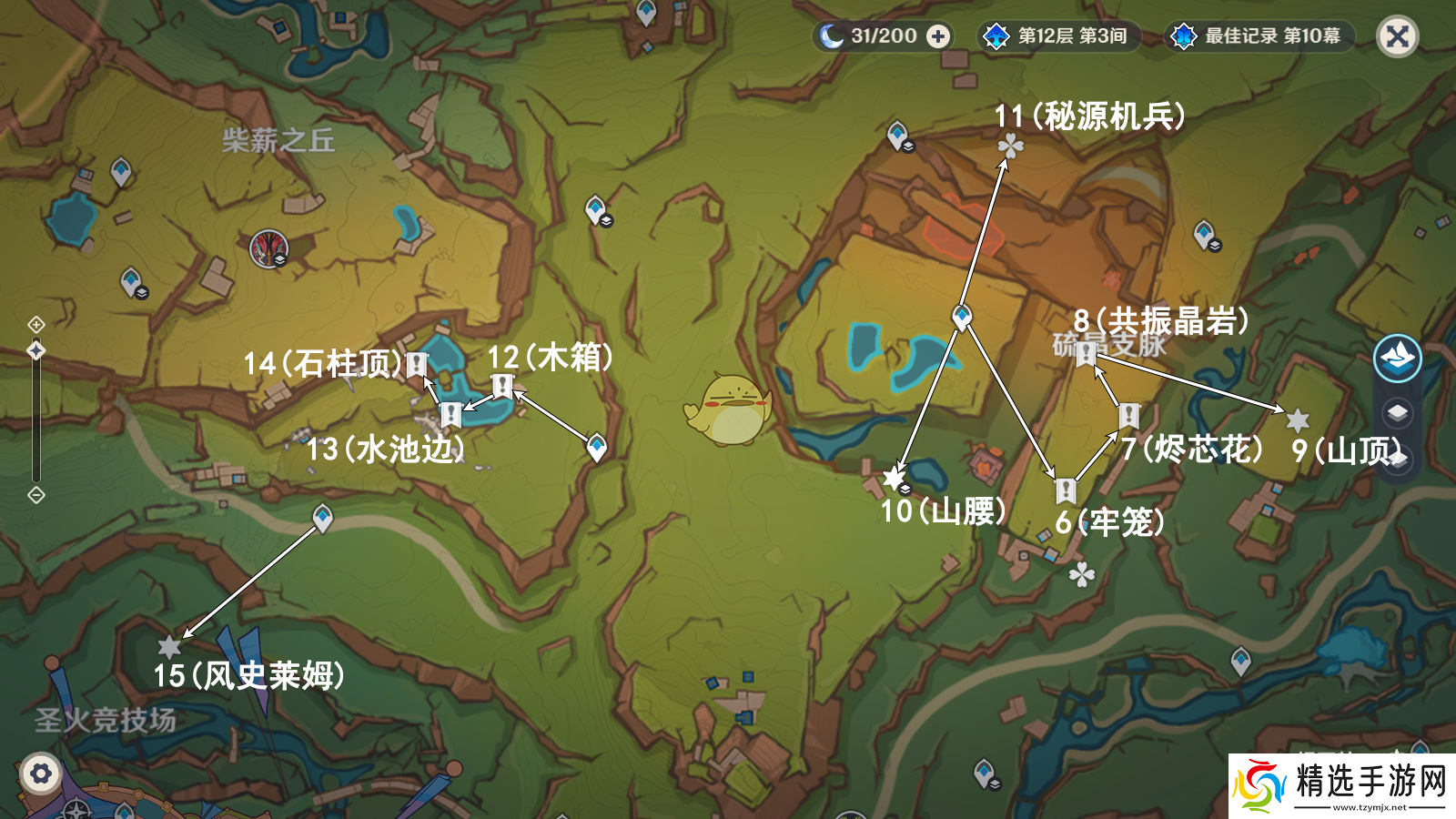This screenshot has width=1456, height=819.
Task: Choose the pin labeled 7 (烬芯花)
Action: point(1129,416)
